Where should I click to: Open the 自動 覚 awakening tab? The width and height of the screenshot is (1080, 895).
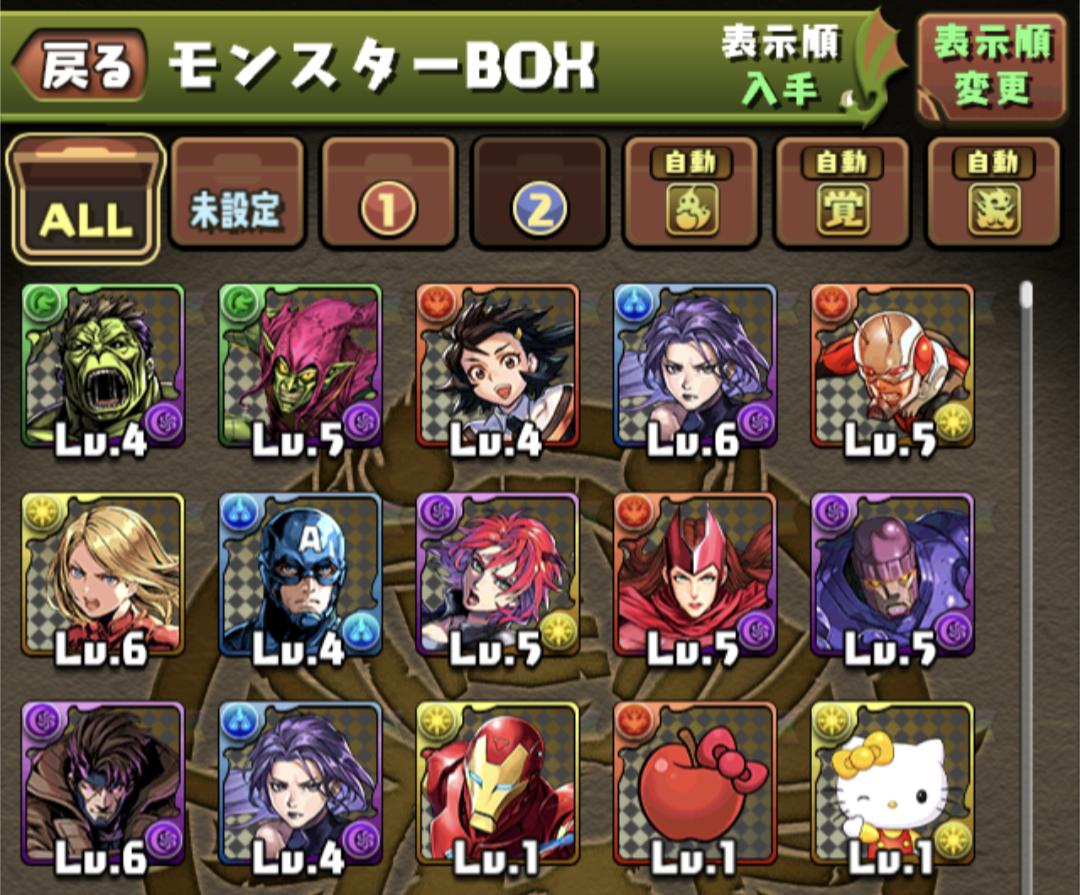(x=842, y=194)
